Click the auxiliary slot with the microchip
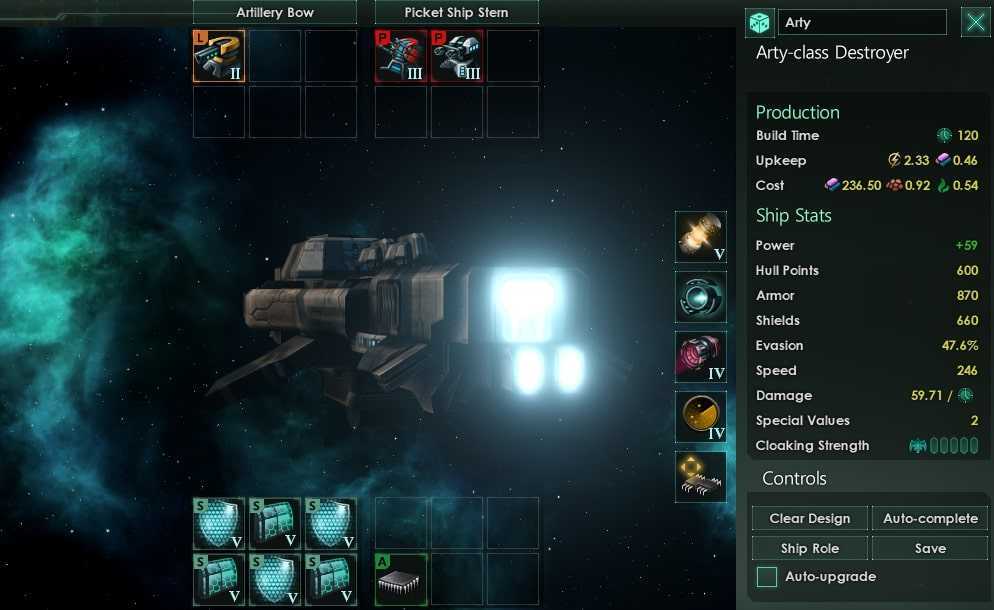This screenshot has height=610, width=994. tap(401, 579)
